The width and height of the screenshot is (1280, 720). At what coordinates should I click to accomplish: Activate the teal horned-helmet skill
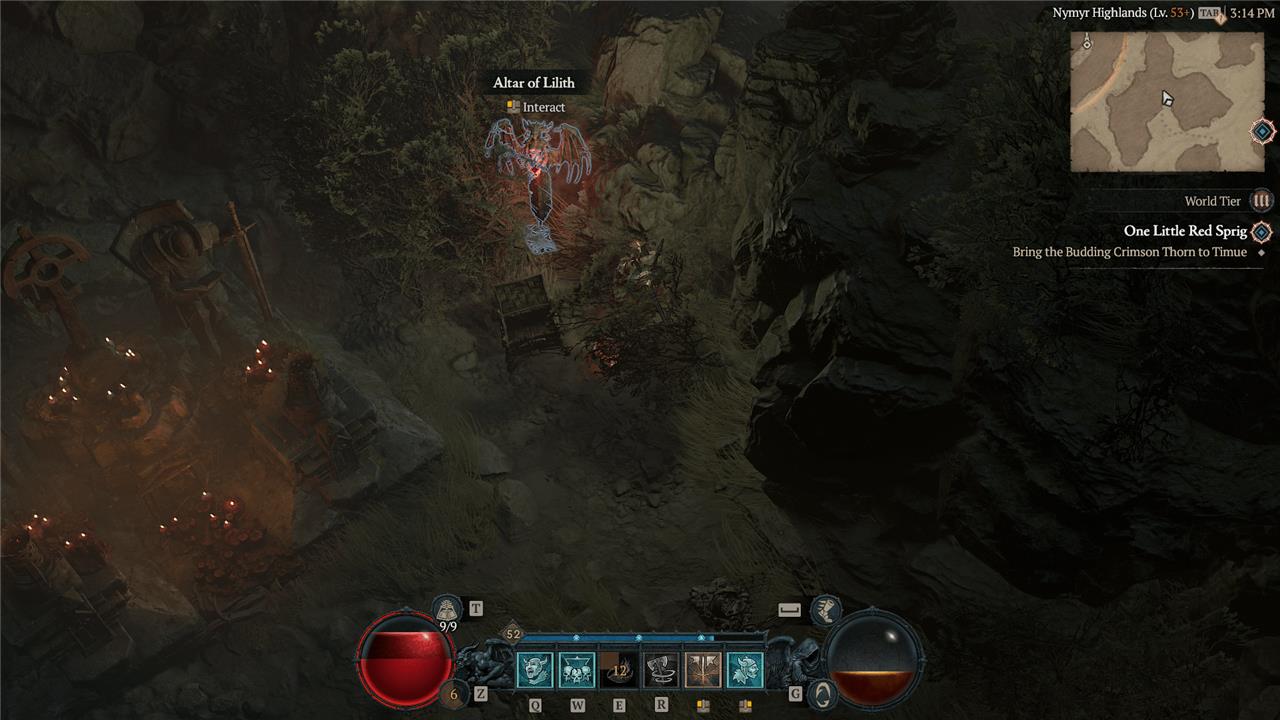[x=745, y=670]
